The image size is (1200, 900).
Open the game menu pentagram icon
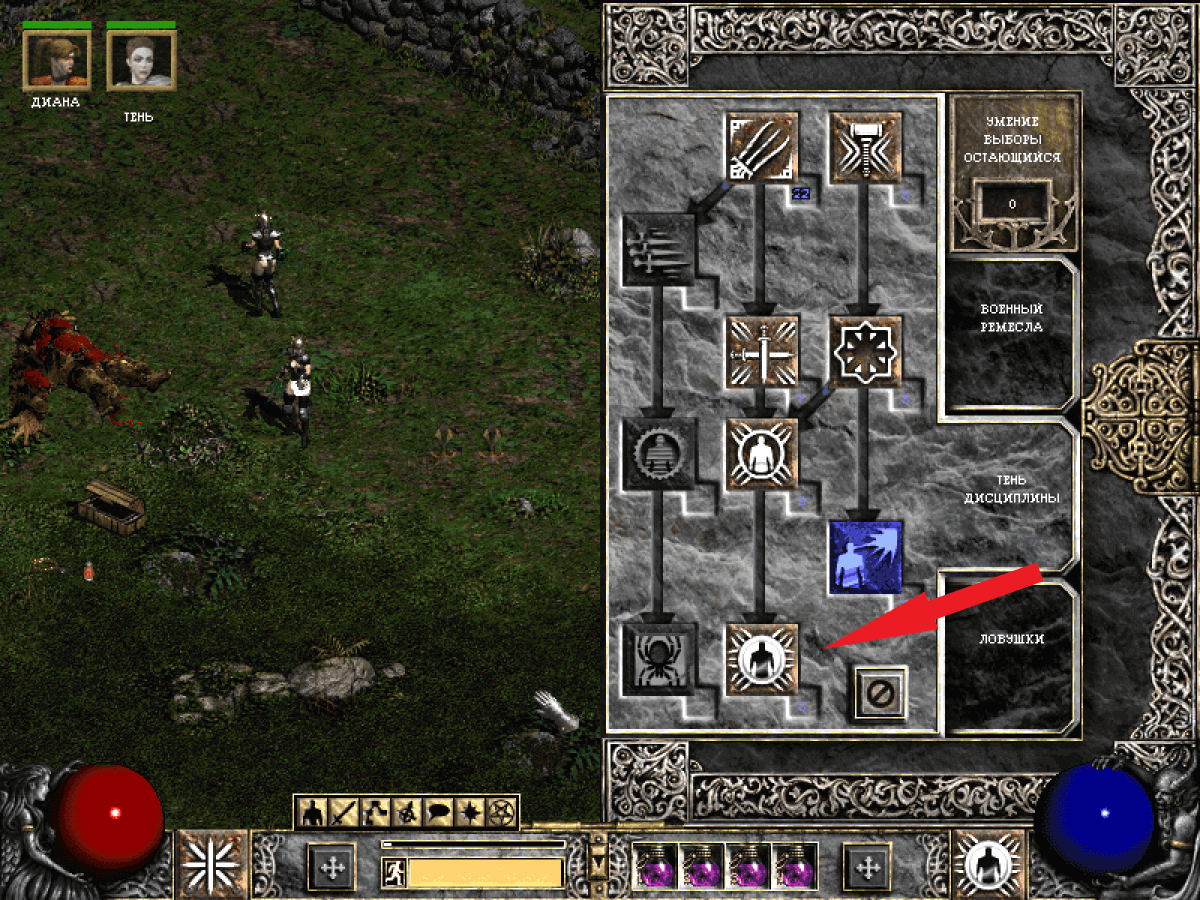[502, 813]
